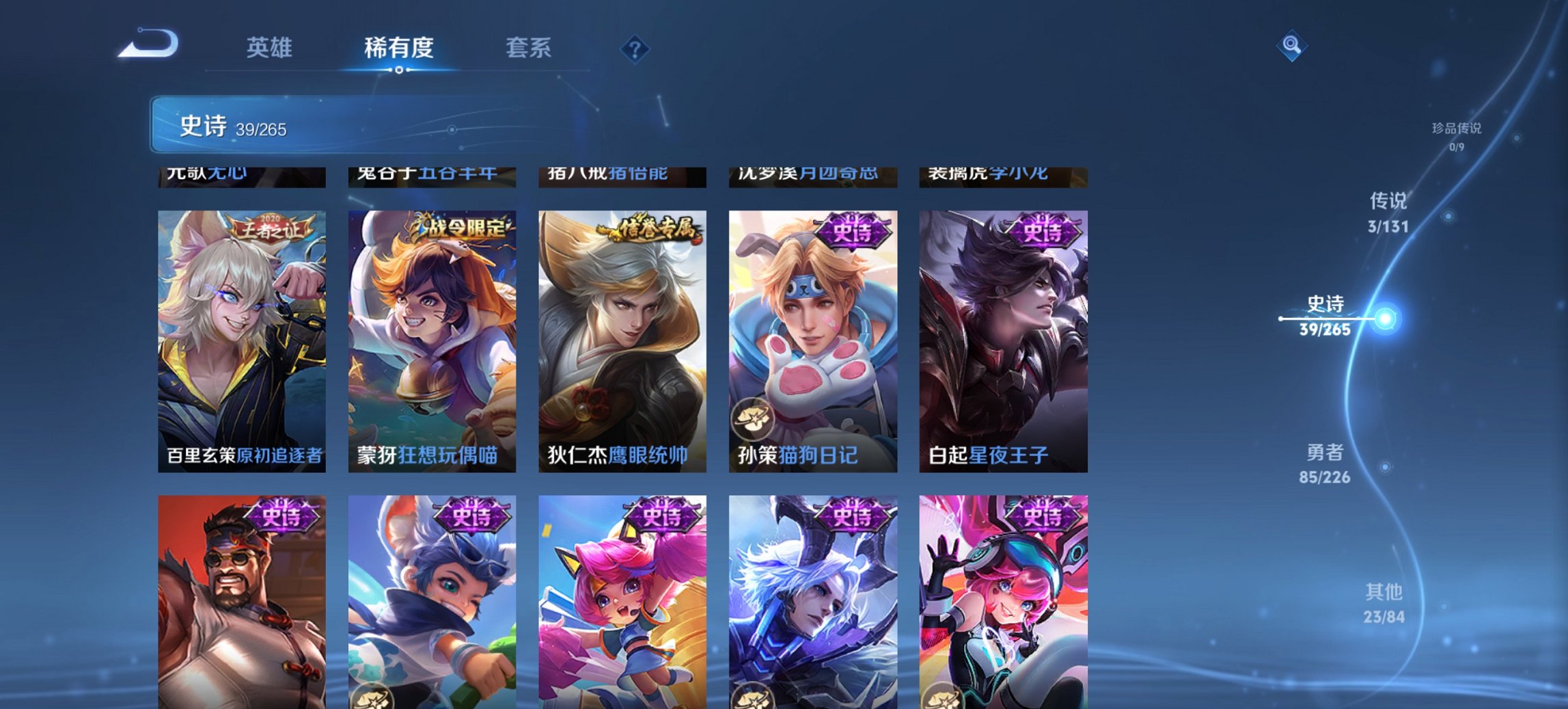
Task: Switch to the 套系 tab
Action: (529, 48)
